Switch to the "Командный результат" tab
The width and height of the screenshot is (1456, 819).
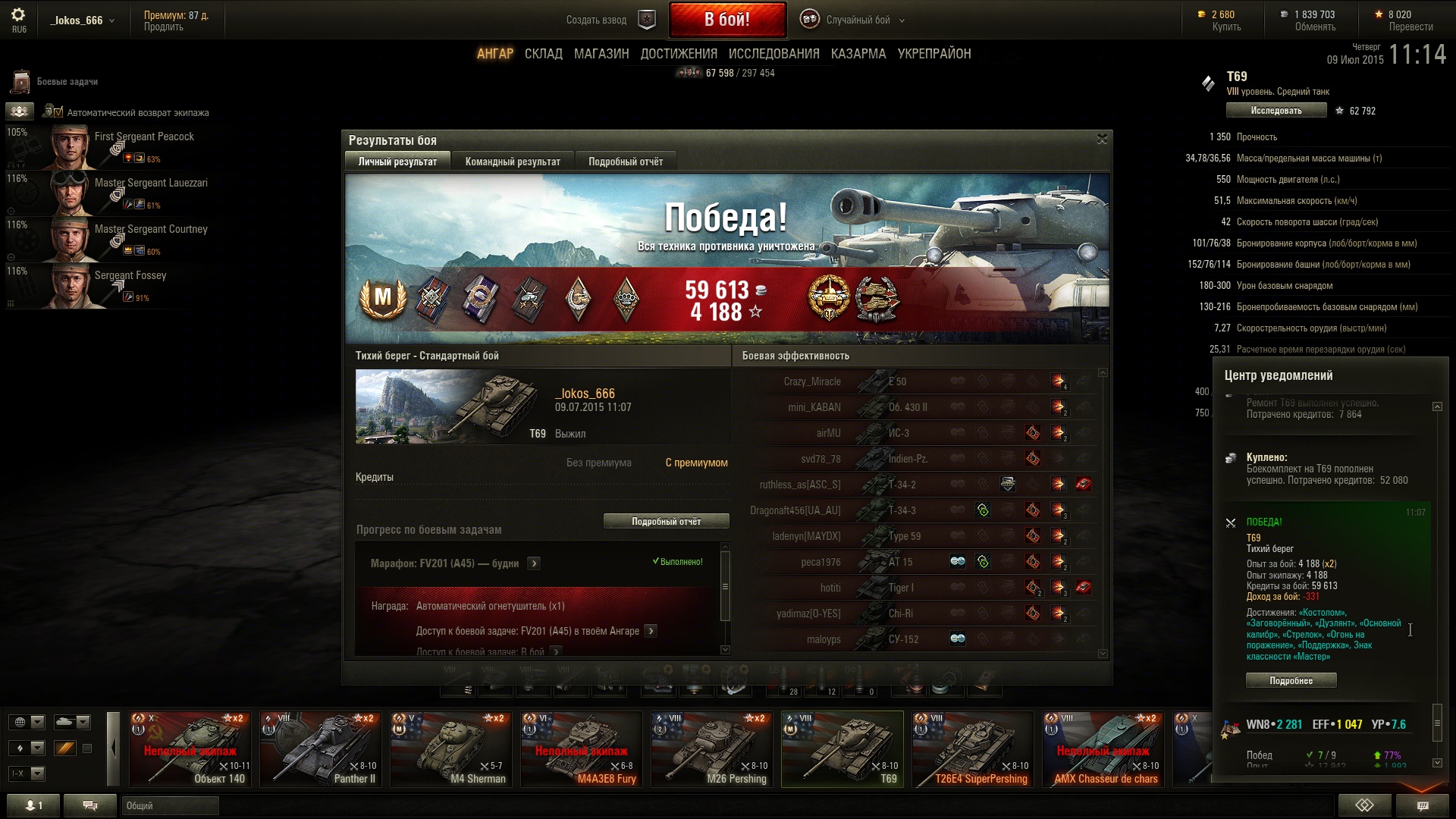point(513,162)
